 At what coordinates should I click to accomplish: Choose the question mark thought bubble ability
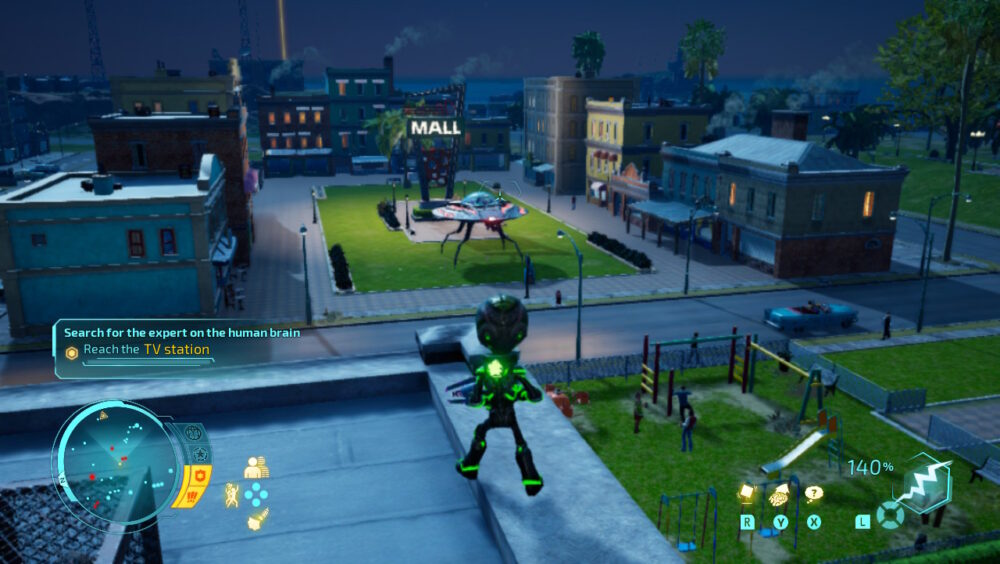tap(814, 493)
